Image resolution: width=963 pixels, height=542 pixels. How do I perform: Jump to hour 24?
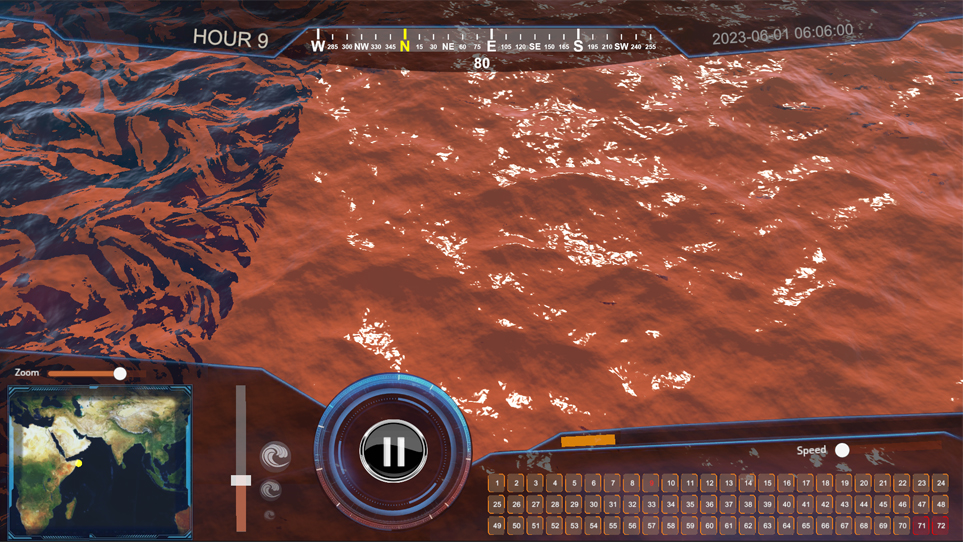[940, 483]
